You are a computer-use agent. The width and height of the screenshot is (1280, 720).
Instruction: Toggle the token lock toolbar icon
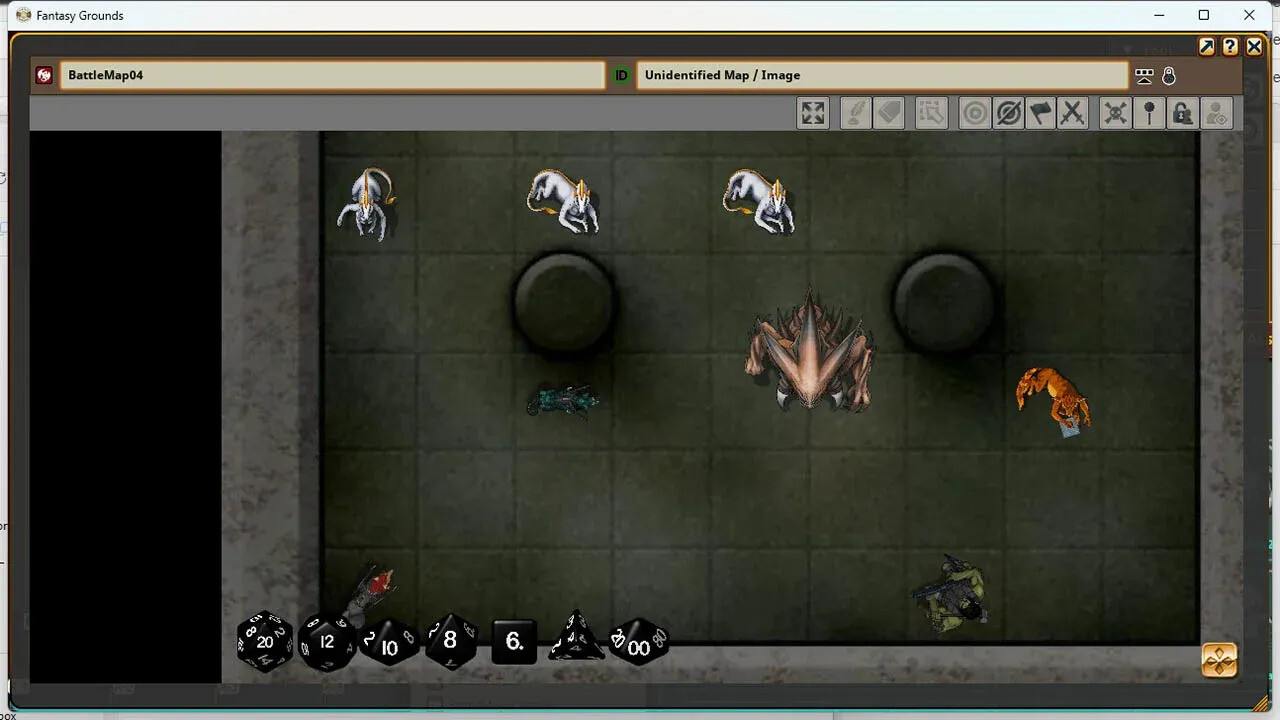tap(1182, 112)
